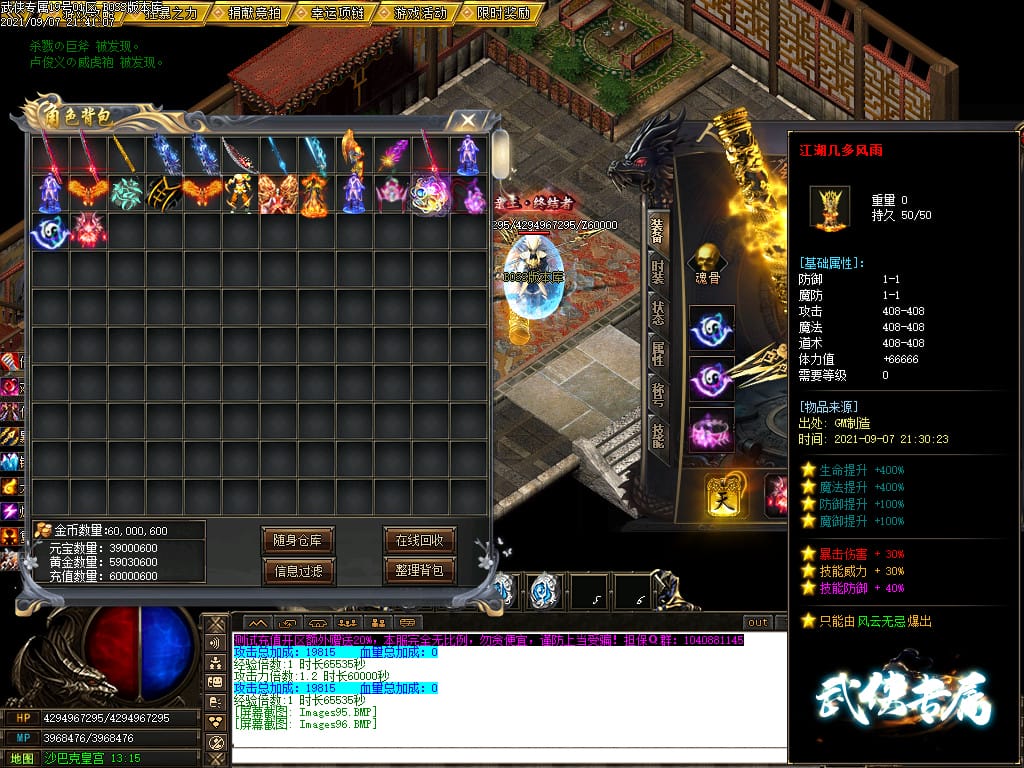
Task: Switch to the 技能 skills tab
Action: pos(657,435)
